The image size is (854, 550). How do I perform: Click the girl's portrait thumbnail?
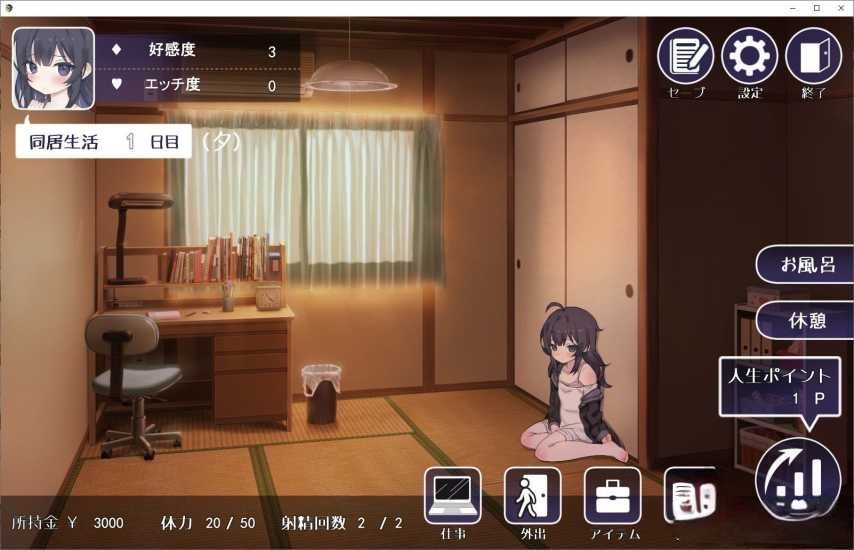pyautogui.click(x=53, y=68)
